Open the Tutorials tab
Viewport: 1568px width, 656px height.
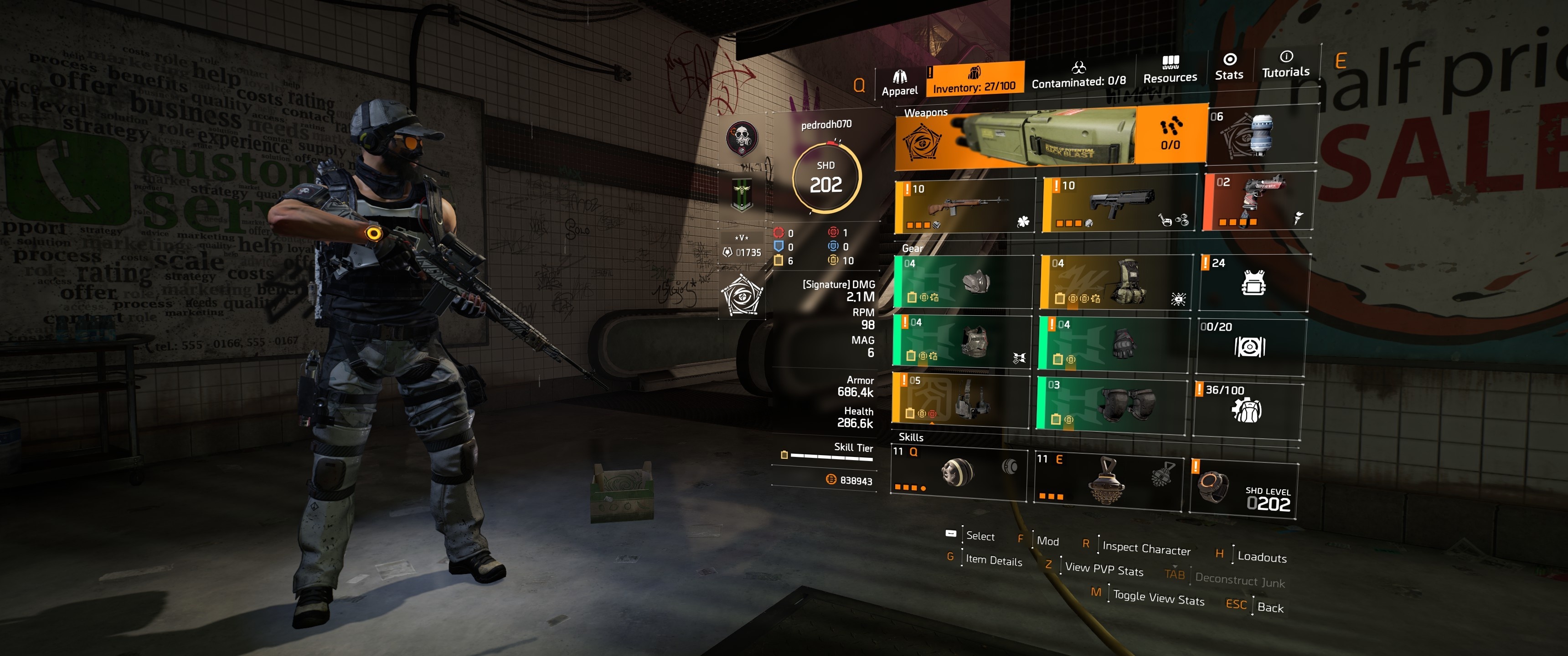(x=1285, y=65)
